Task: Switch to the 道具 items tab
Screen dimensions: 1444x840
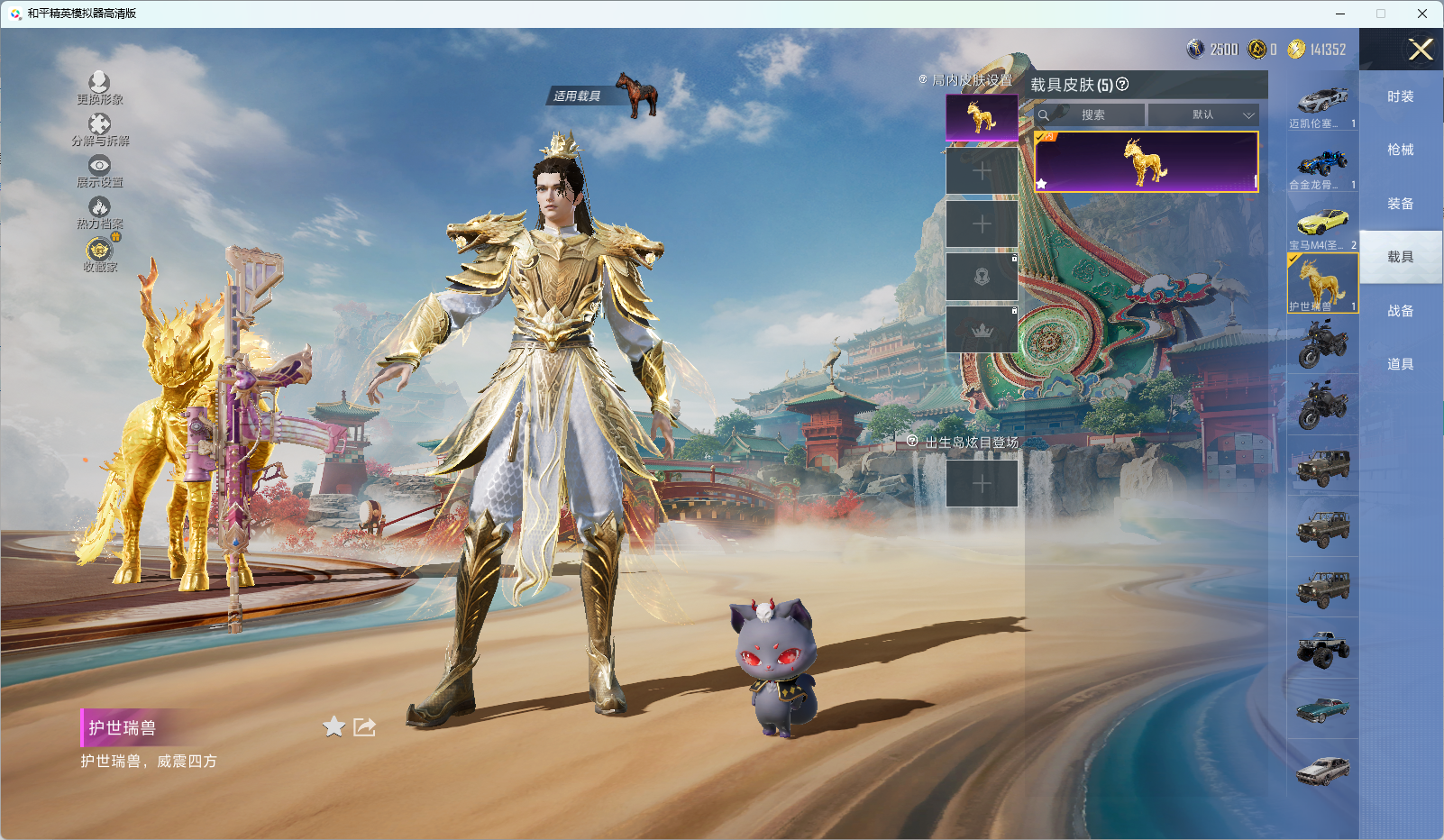Action: click(1400, 364)
